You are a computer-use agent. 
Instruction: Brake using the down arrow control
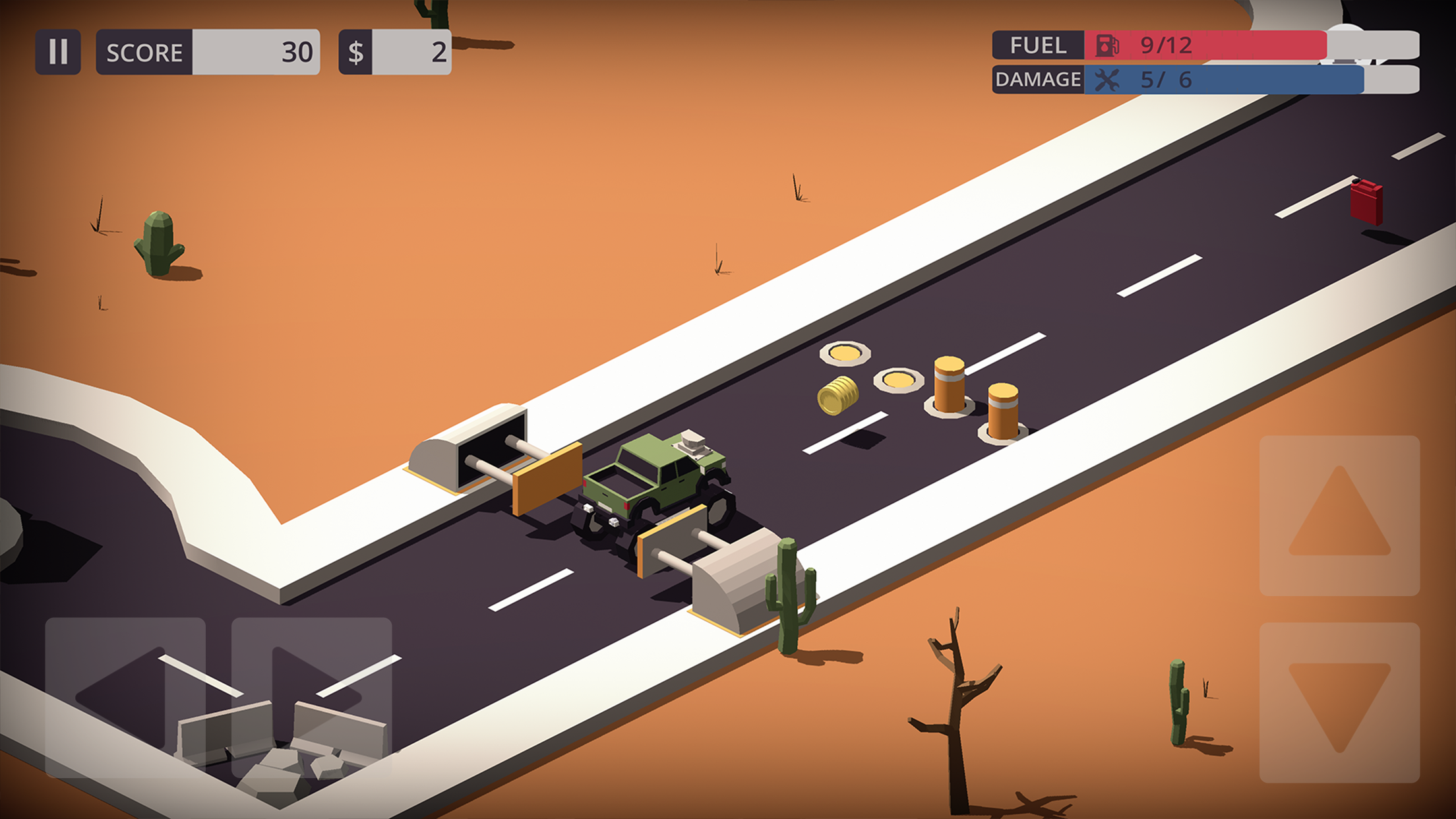pos(1339,702)
